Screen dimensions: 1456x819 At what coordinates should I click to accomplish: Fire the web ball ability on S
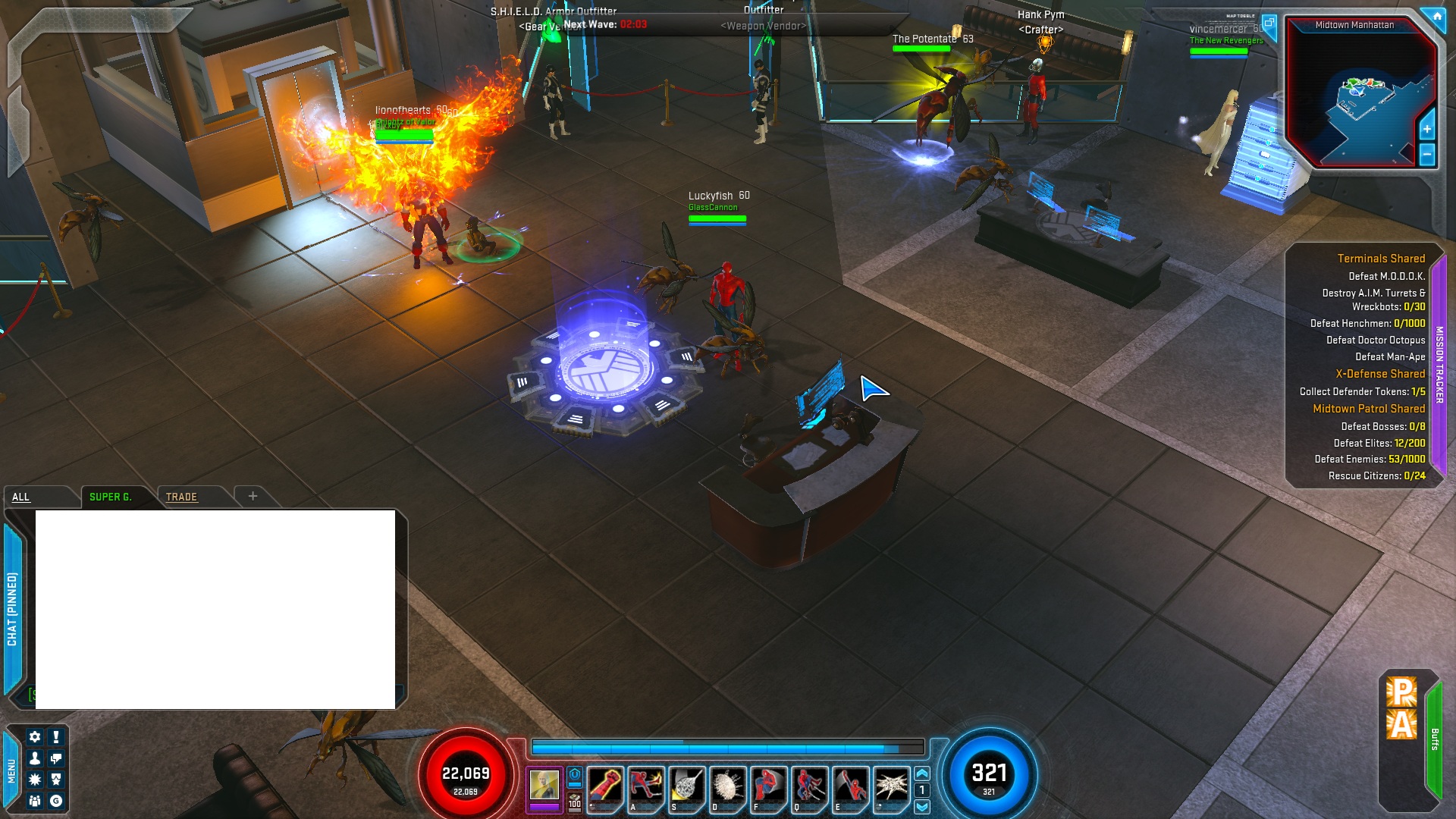[686, 786]
